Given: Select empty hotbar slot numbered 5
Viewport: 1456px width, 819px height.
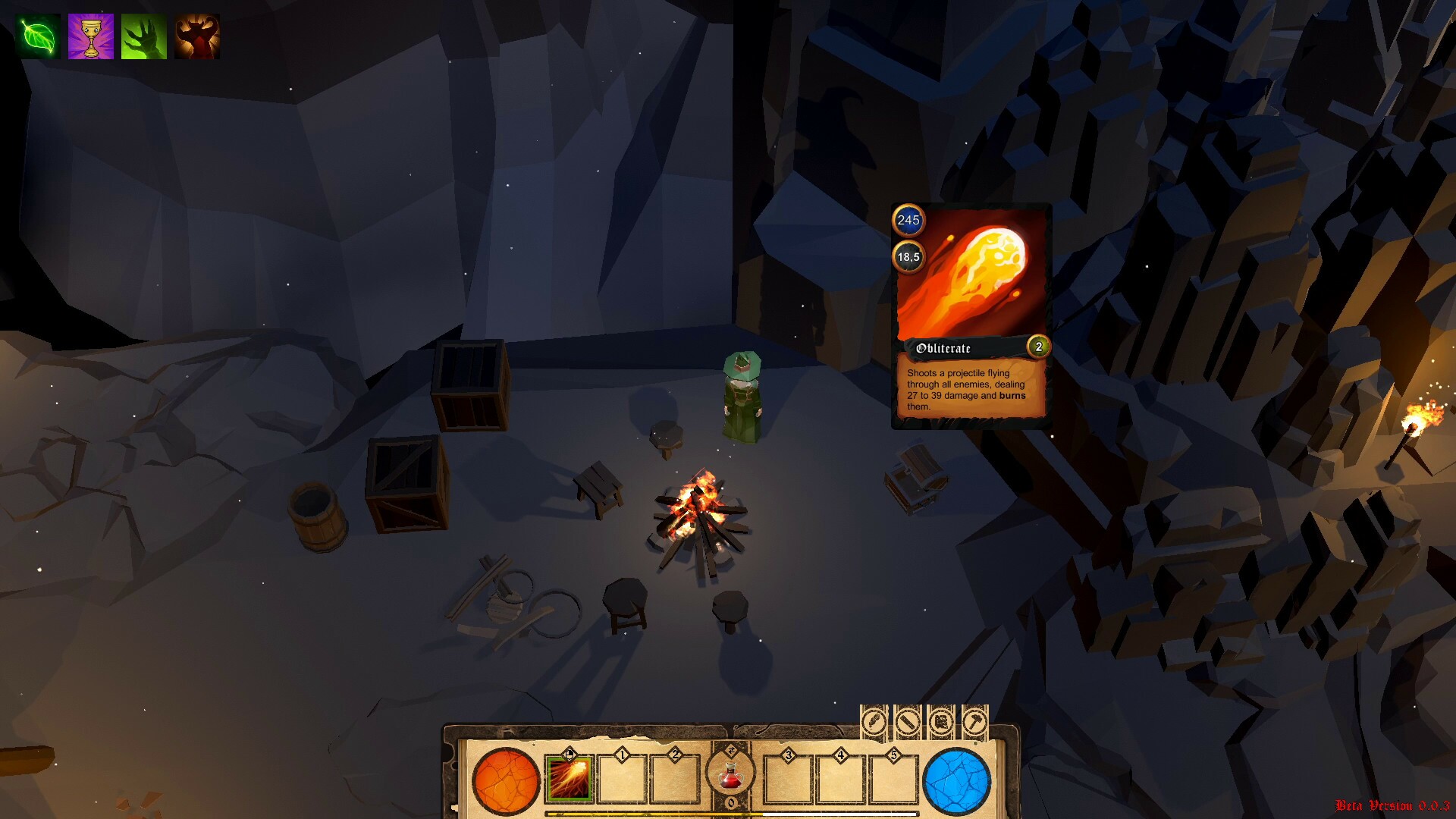Looking at the screenshot, I should coord(893,779).
